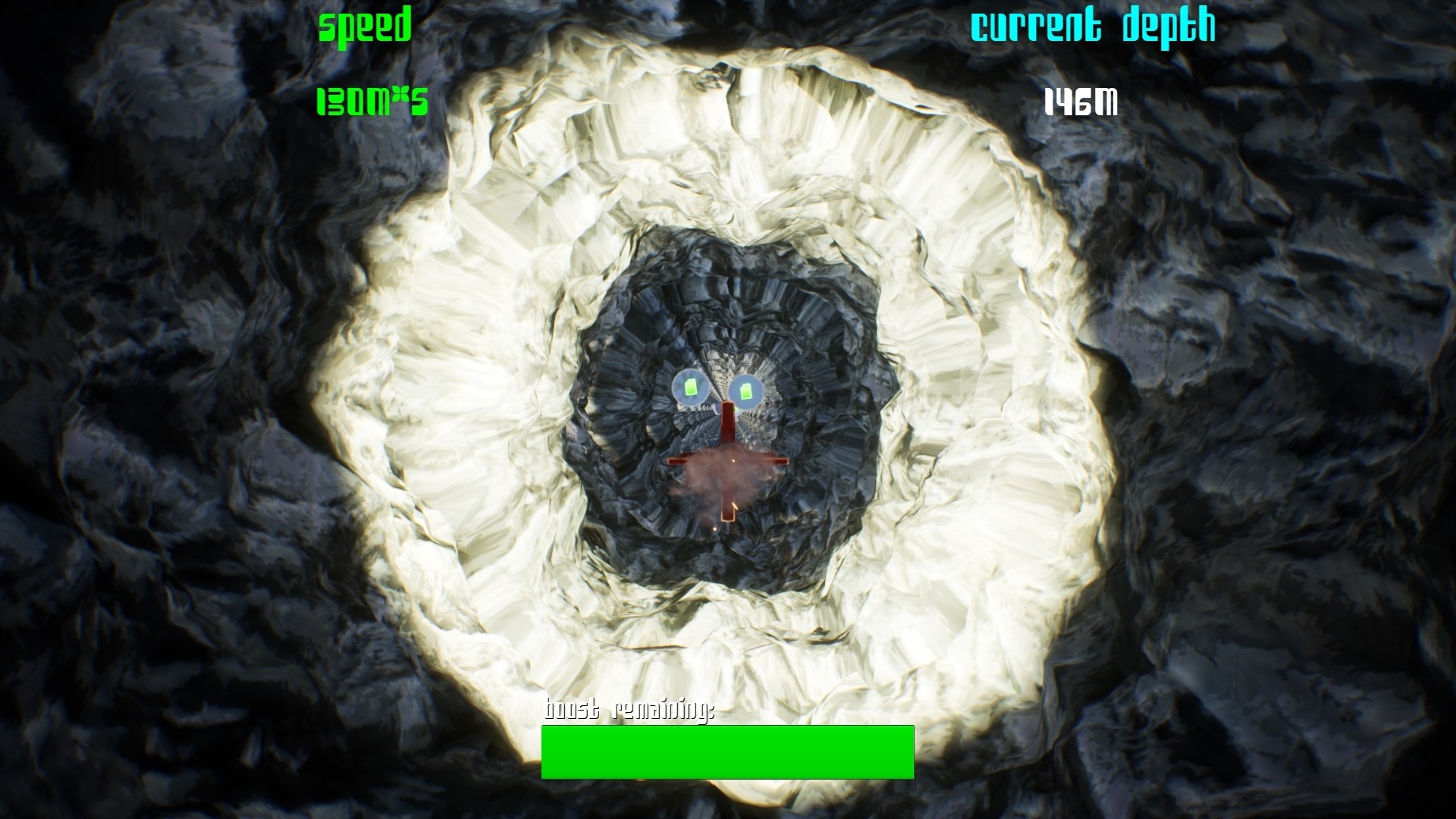Click the right edge of the boost bar
The image size is (1456, 819).
[x=910, y=753]
